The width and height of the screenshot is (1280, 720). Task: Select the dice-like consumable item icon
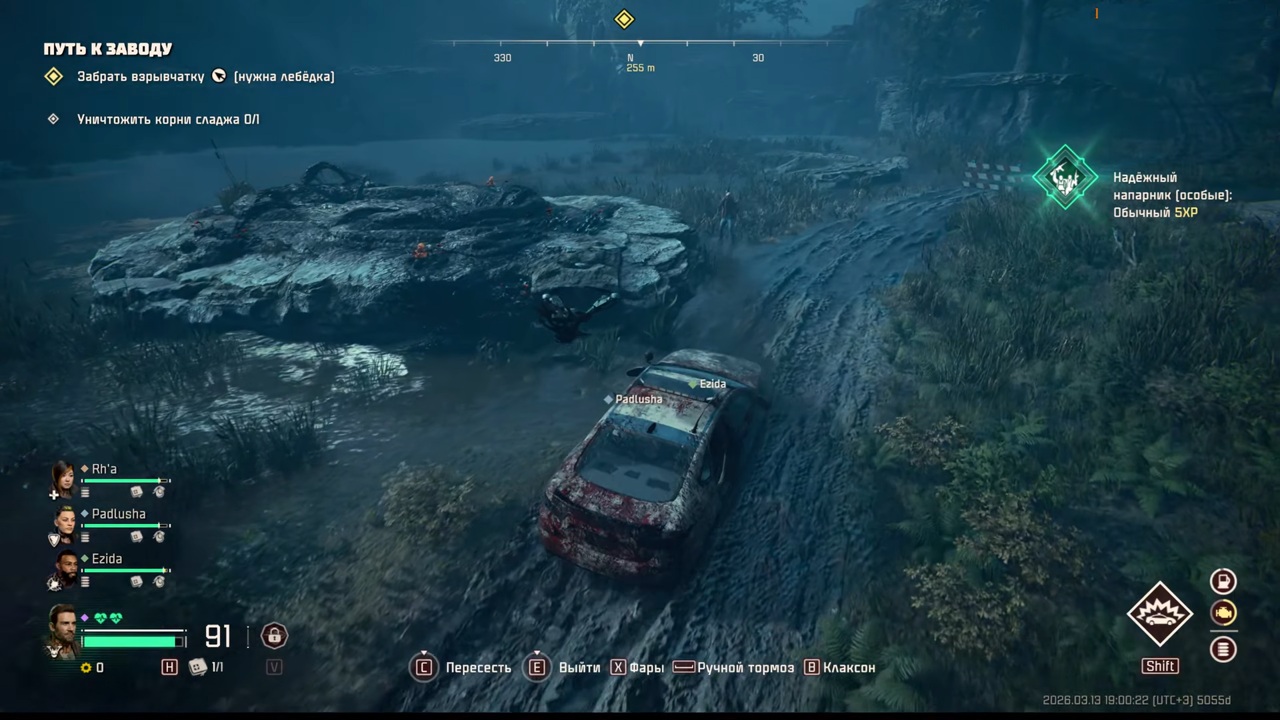(198, 667)
